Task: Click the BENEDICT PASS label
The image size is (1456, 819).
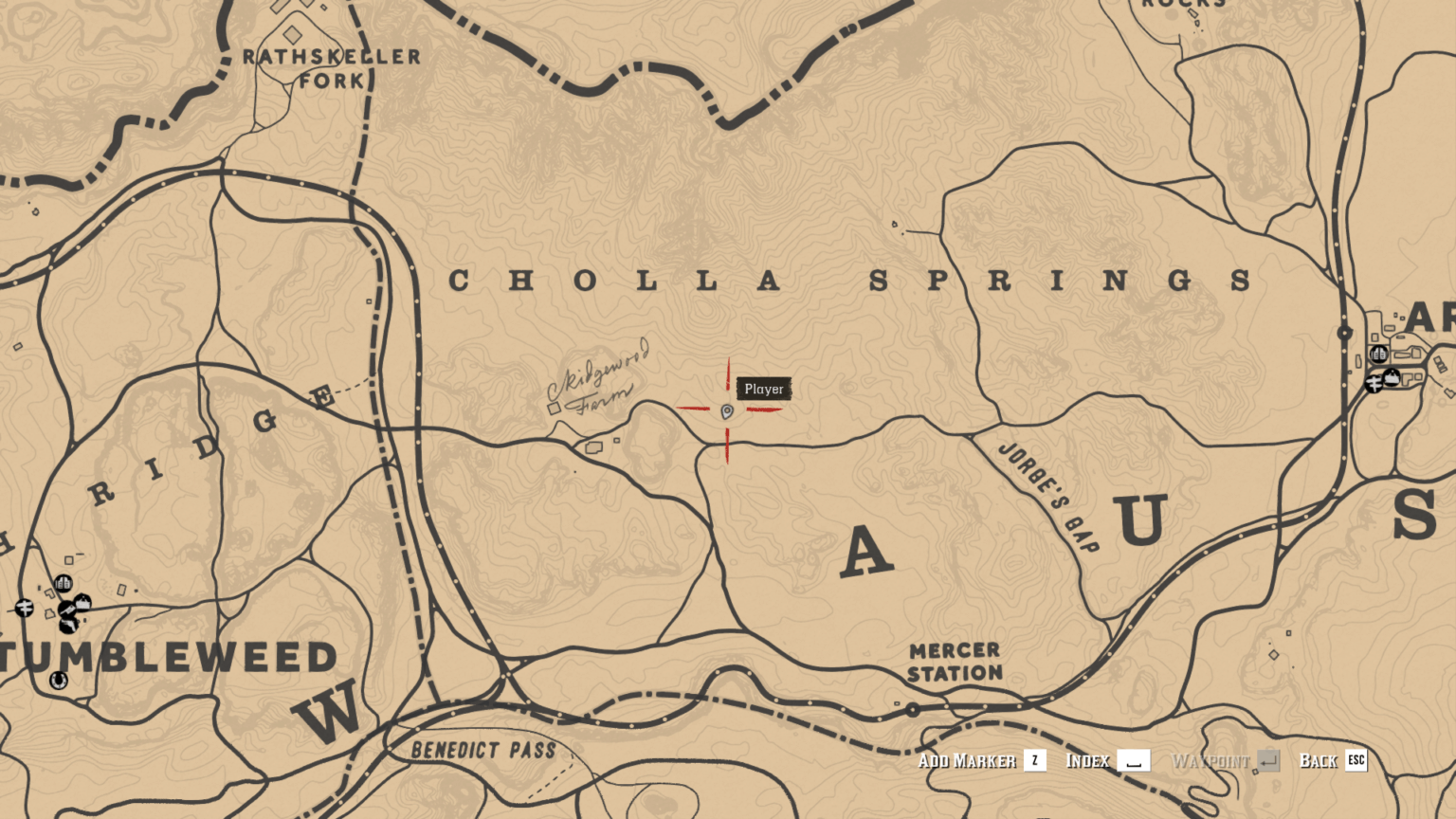Action: tap(482, 751)
